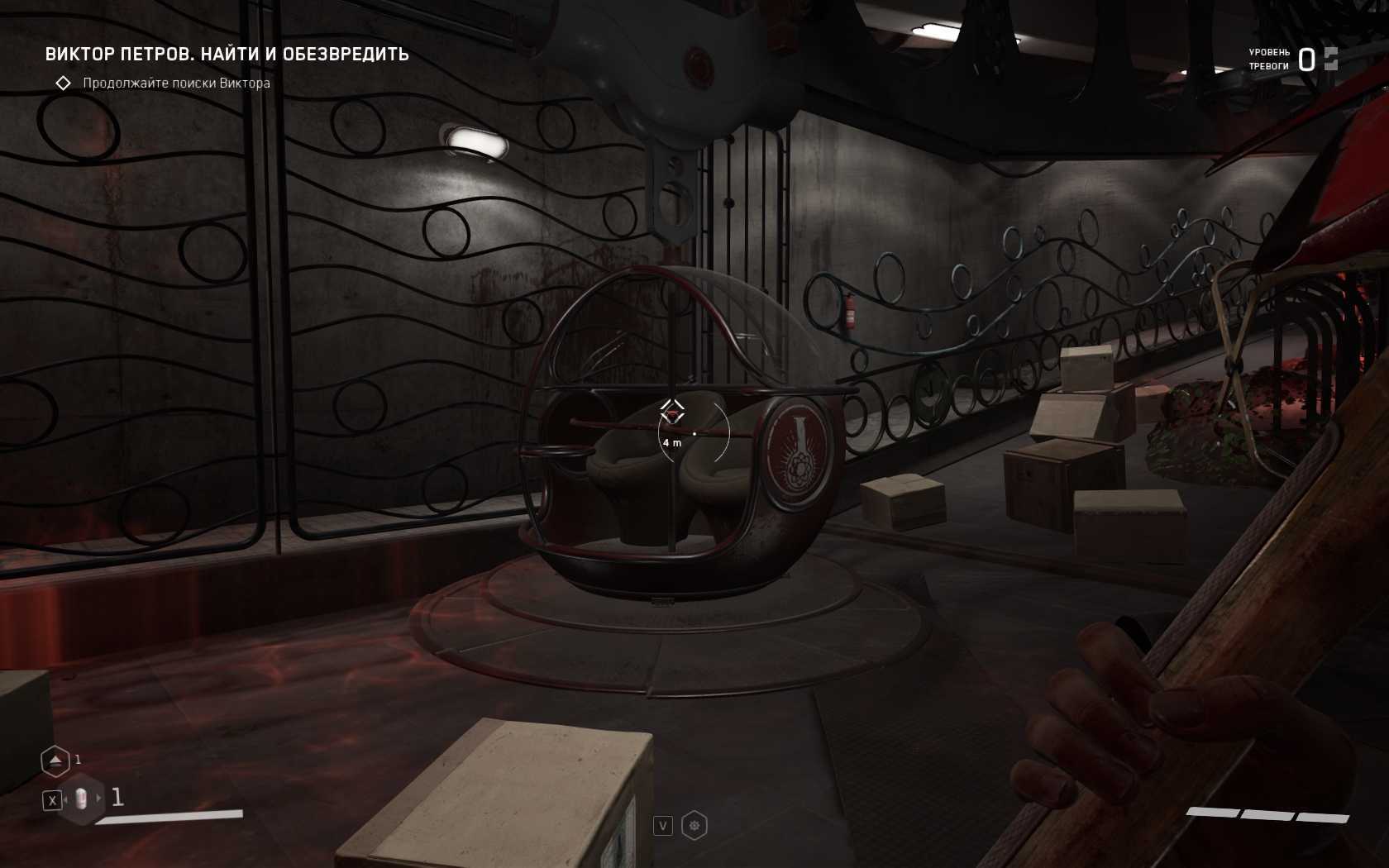Select the quest title Виктор Петров tracker
Image resolution: width=1389 pixels, height=868 pixels.
(x=227, y=55)
